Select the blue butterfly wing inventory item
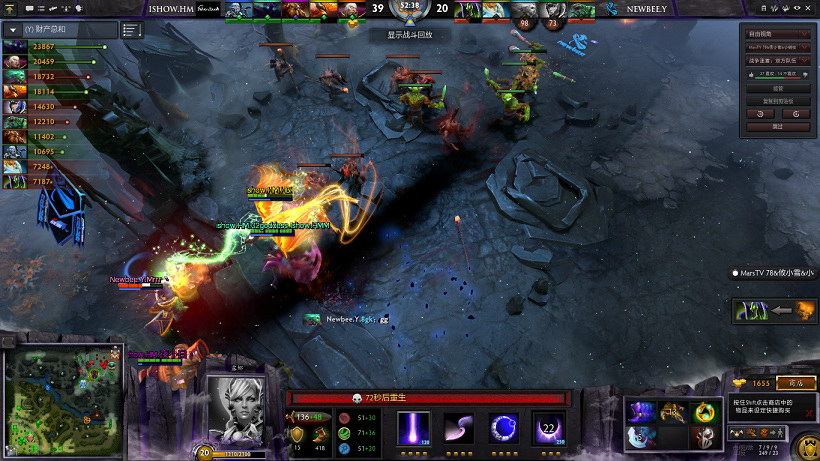The height and width of the screenshot is (461, 820). (x=642, y=436)
